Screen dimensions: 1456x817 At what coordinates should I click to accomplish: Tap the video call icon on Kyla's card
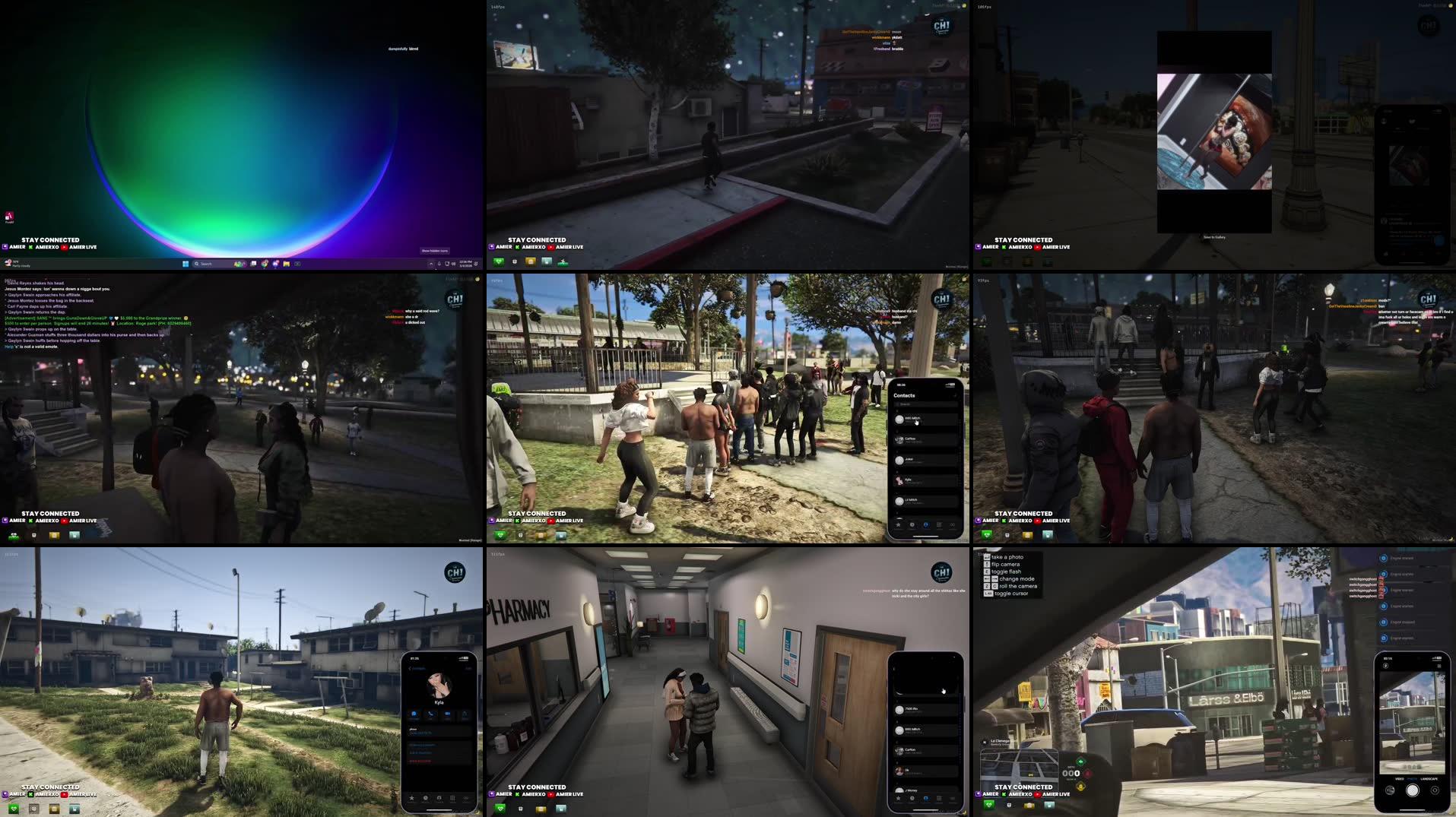[x=448, y=713]
